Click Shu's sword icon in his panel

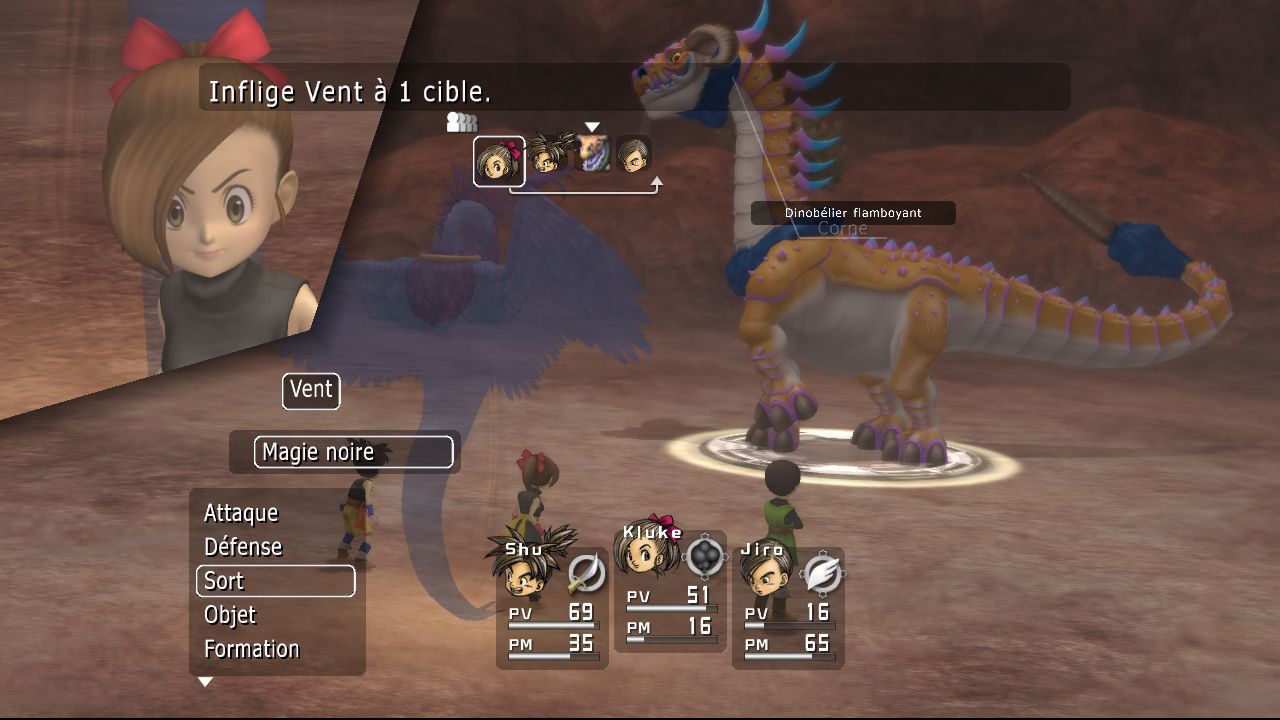point(586,573)
